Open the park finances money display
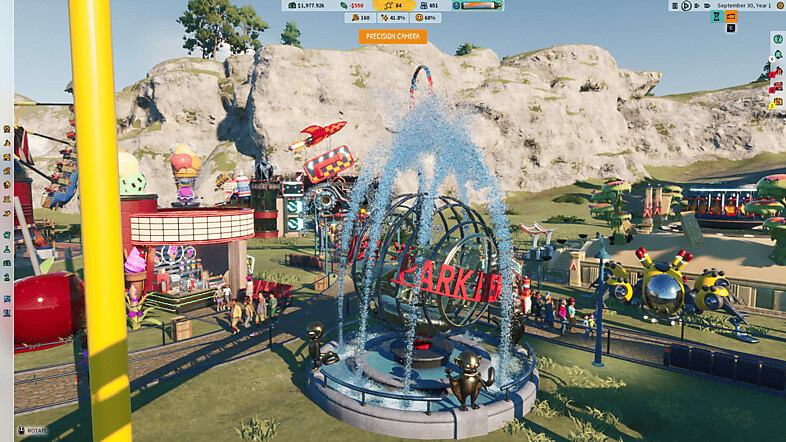 309,5
